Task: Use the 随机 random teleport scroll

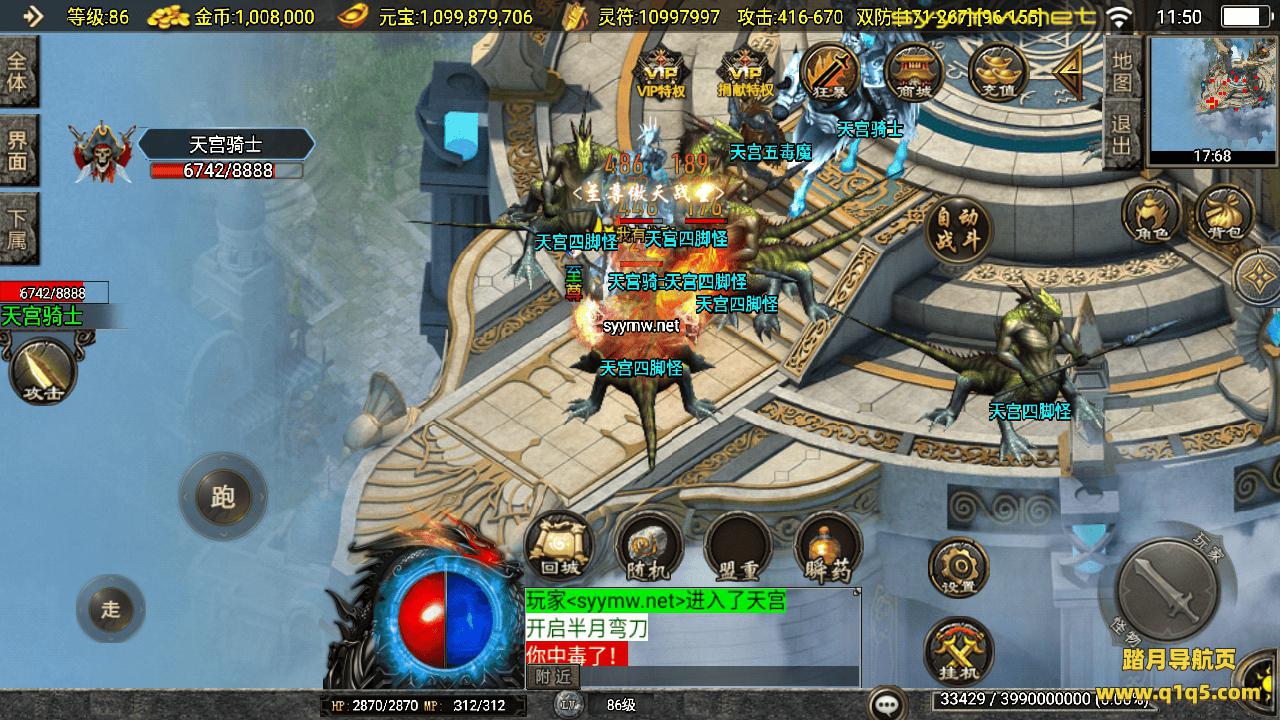Action: click(647, 547)
